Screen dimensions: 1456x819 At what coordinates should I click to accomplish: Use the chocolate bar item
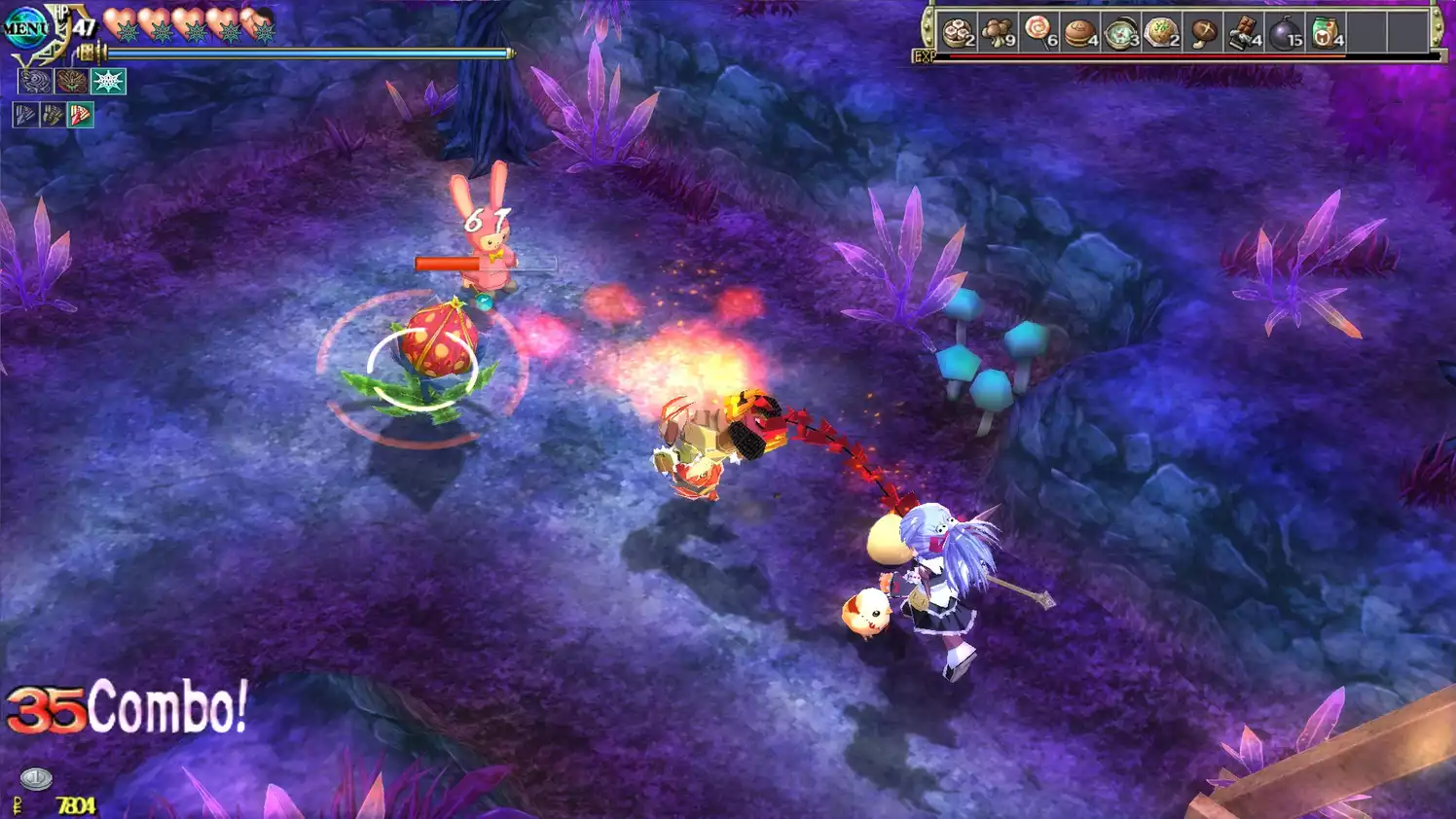point(1245,31)
